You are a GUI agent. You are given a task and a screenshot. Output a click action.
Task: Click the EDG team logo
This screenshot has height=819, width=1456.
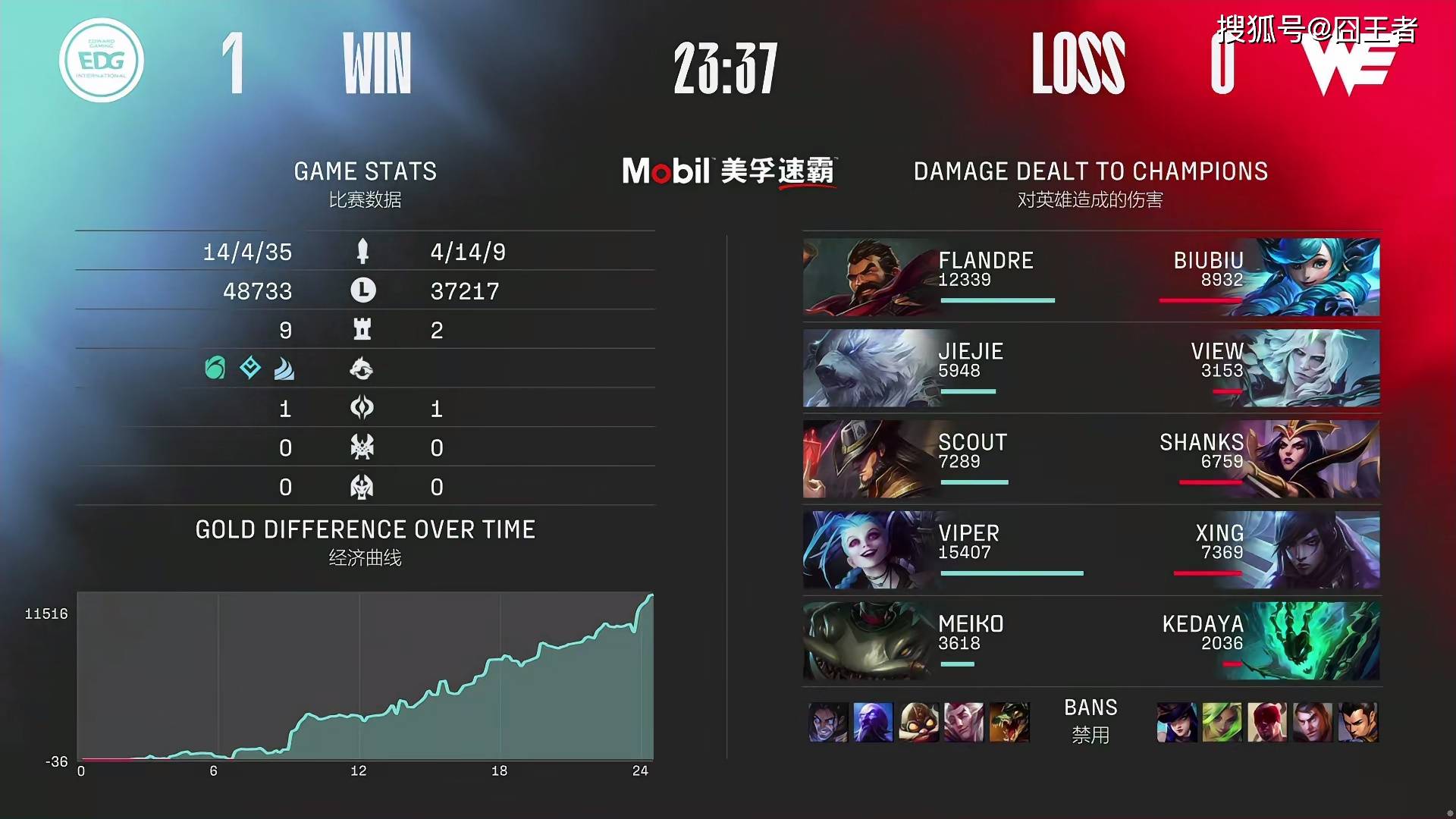pos(102,61)
